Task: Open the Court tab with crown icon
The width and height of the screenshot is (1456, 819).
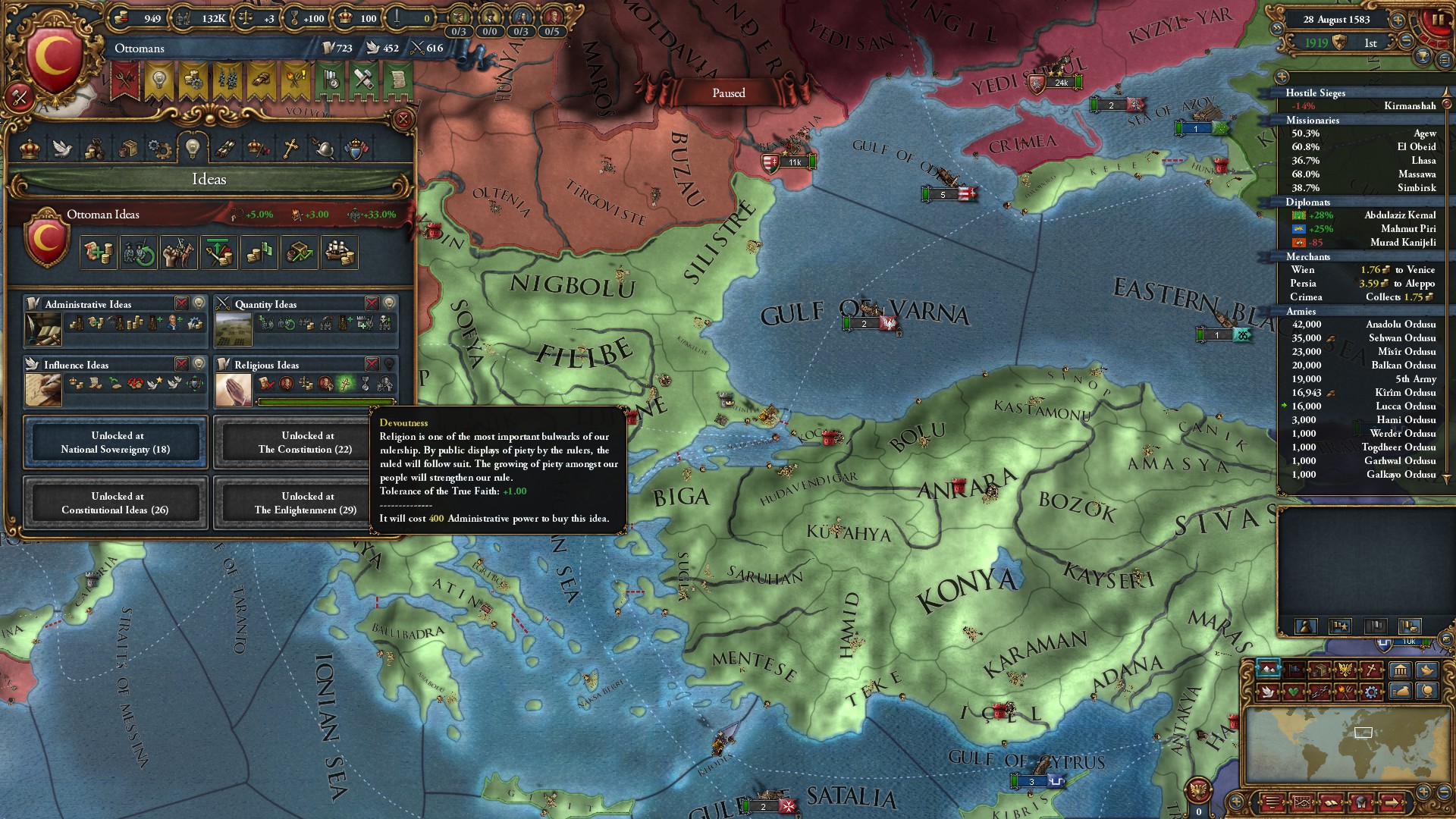Action: tap(30, 148)
